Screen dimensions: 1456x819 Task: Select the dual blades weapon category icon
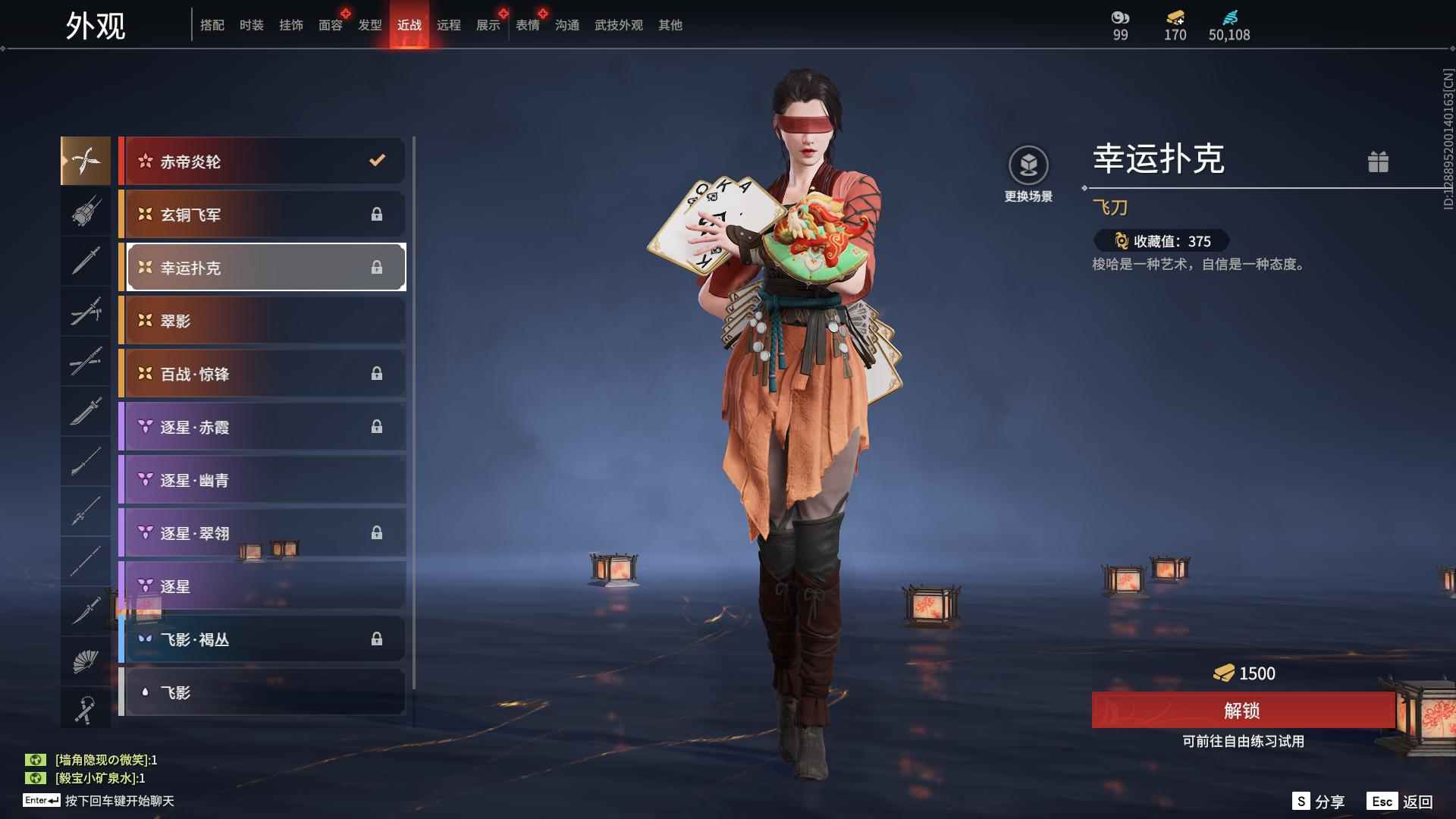pos(86,160)
